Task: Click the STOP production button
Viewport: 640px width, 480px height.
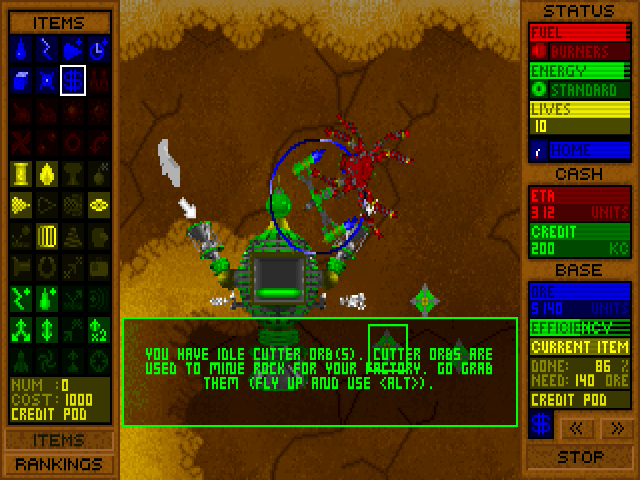Action: point(580,457)
